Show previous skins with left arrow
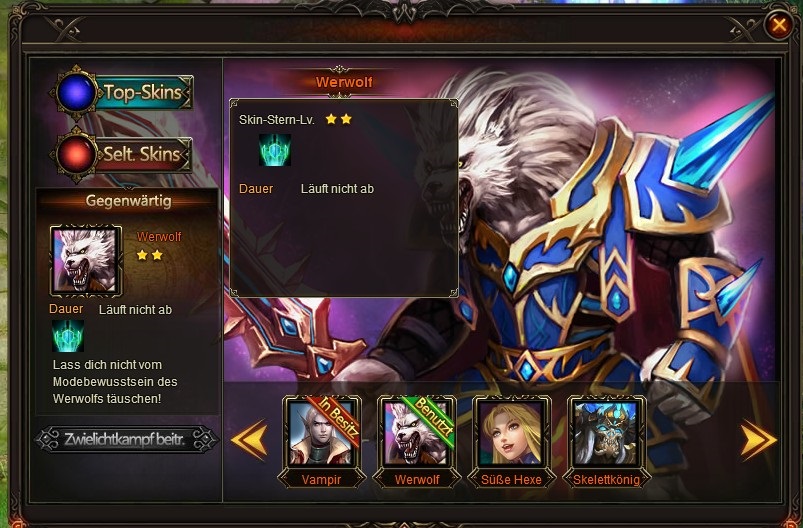 pyautogui.click(x=249, y=440)
